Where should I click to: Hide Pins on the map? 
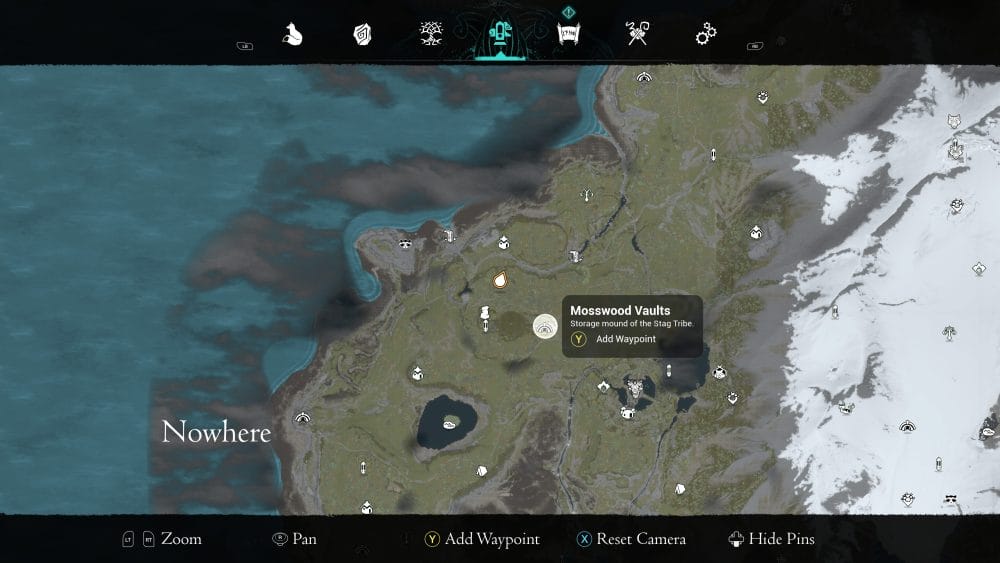[x=771, y=539]
